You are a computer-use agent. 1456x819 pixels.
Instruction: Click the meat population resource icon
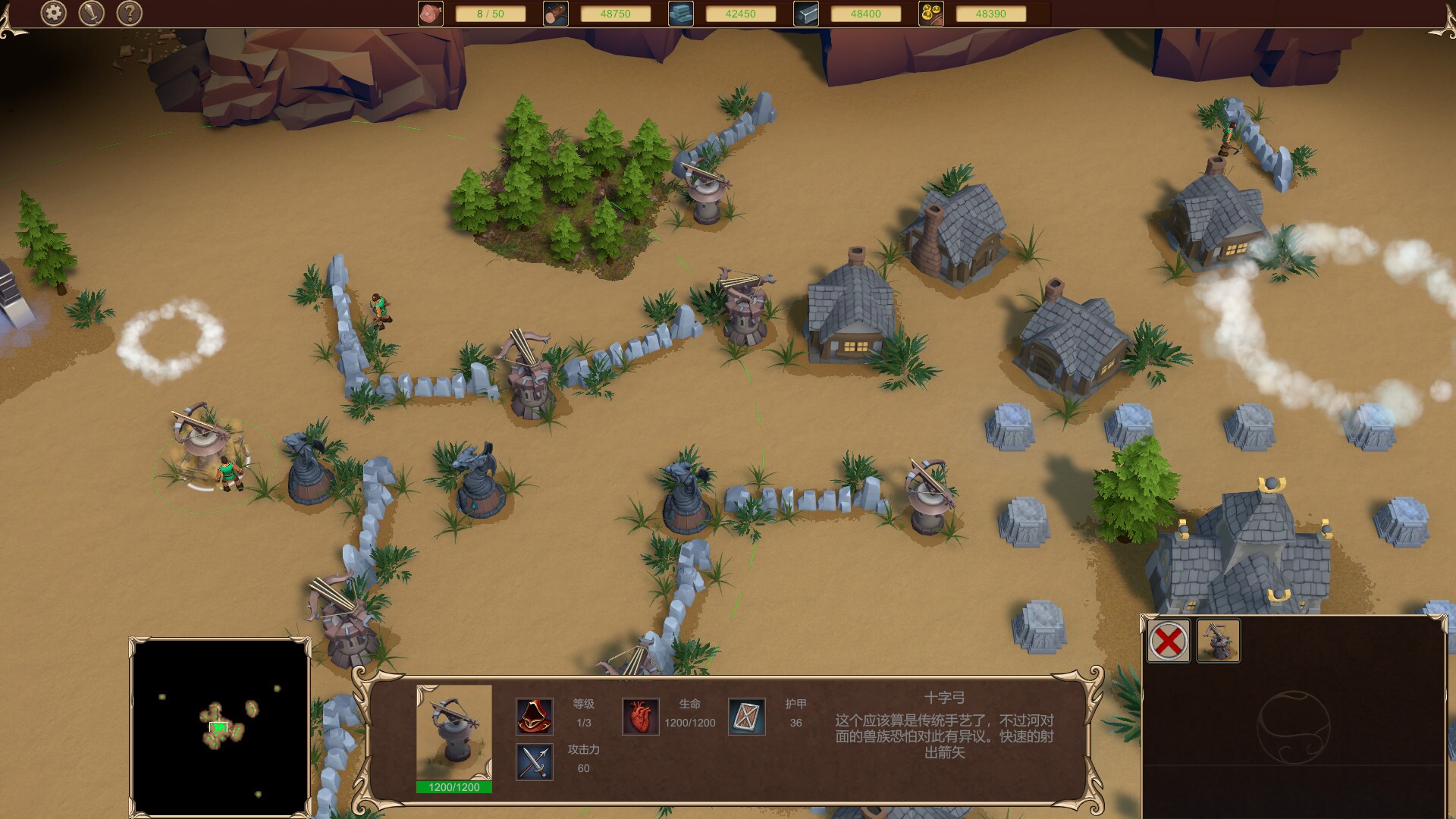pyautogui.click(x=430, y=12)
